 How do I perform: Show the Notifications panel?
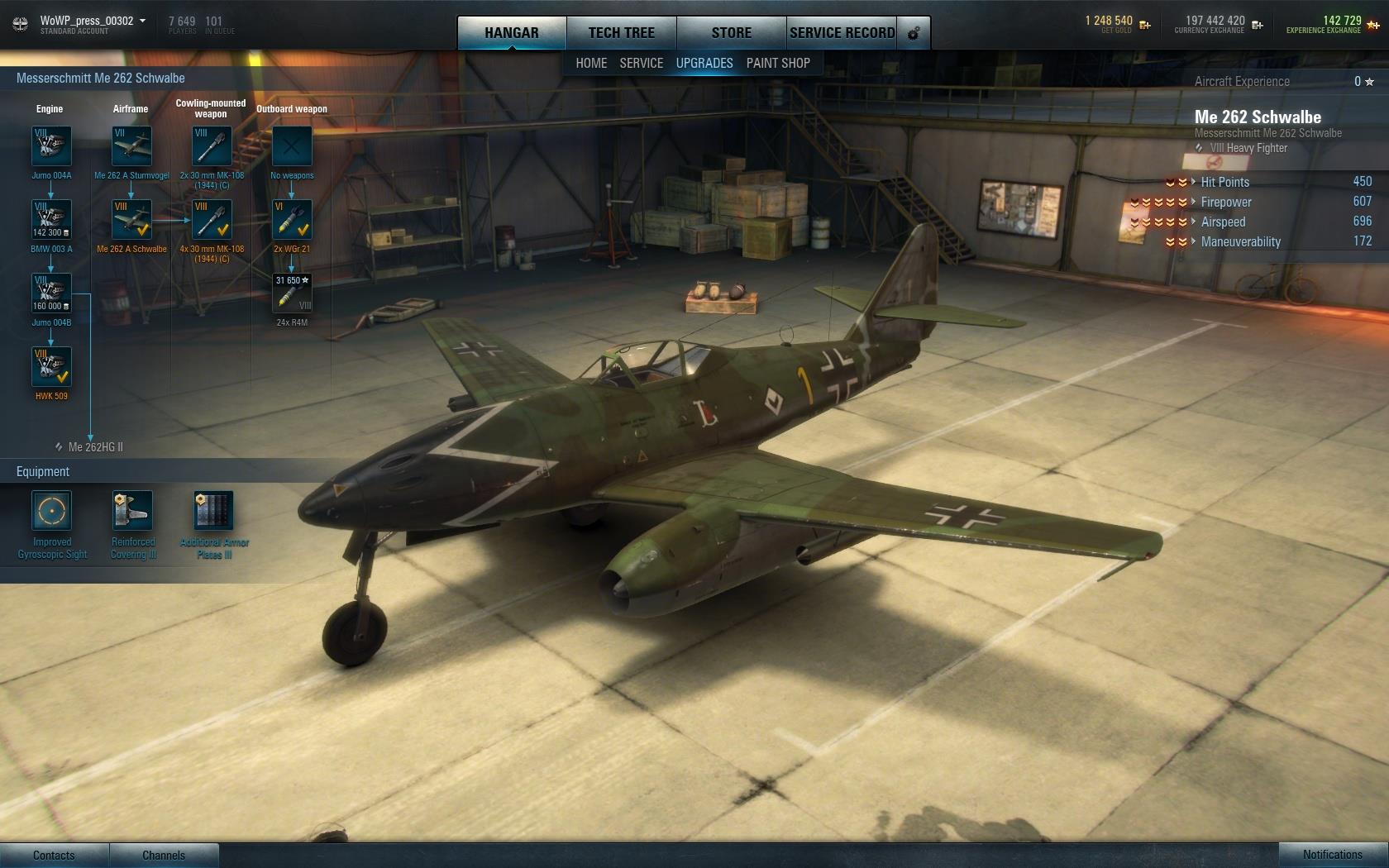1332,855
